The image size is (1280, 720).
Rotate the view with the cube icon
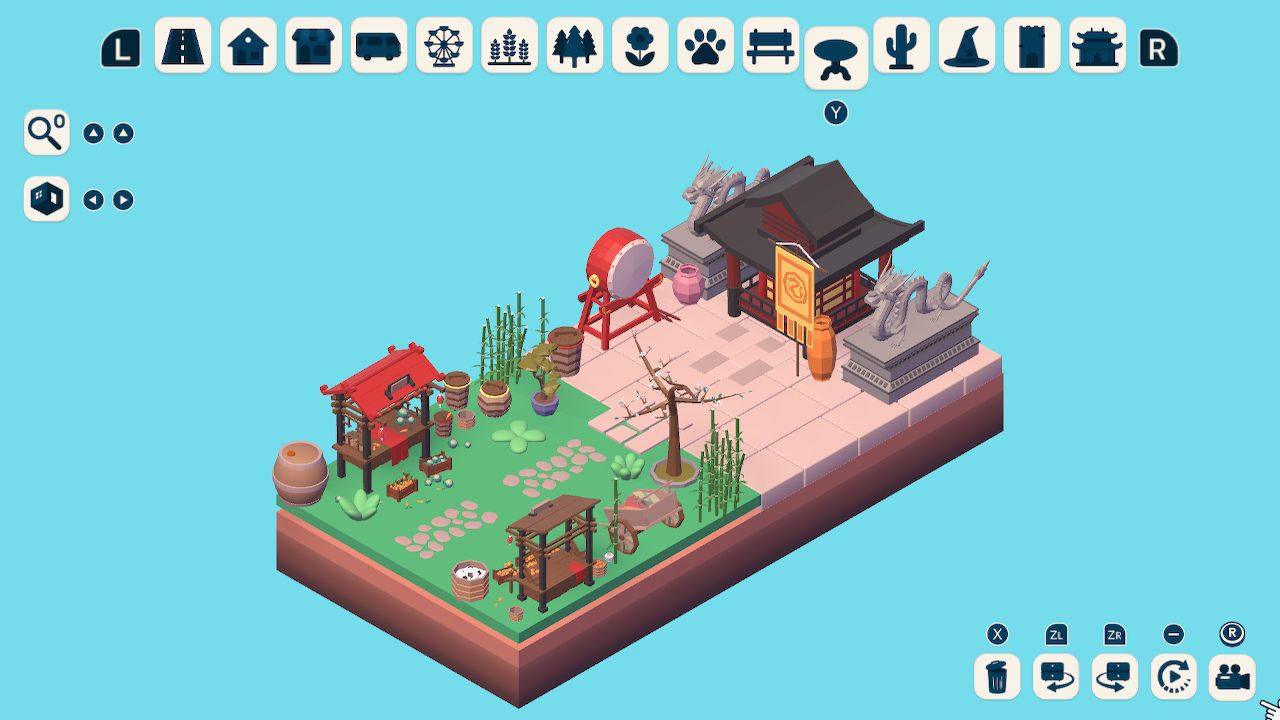(46, 199)
